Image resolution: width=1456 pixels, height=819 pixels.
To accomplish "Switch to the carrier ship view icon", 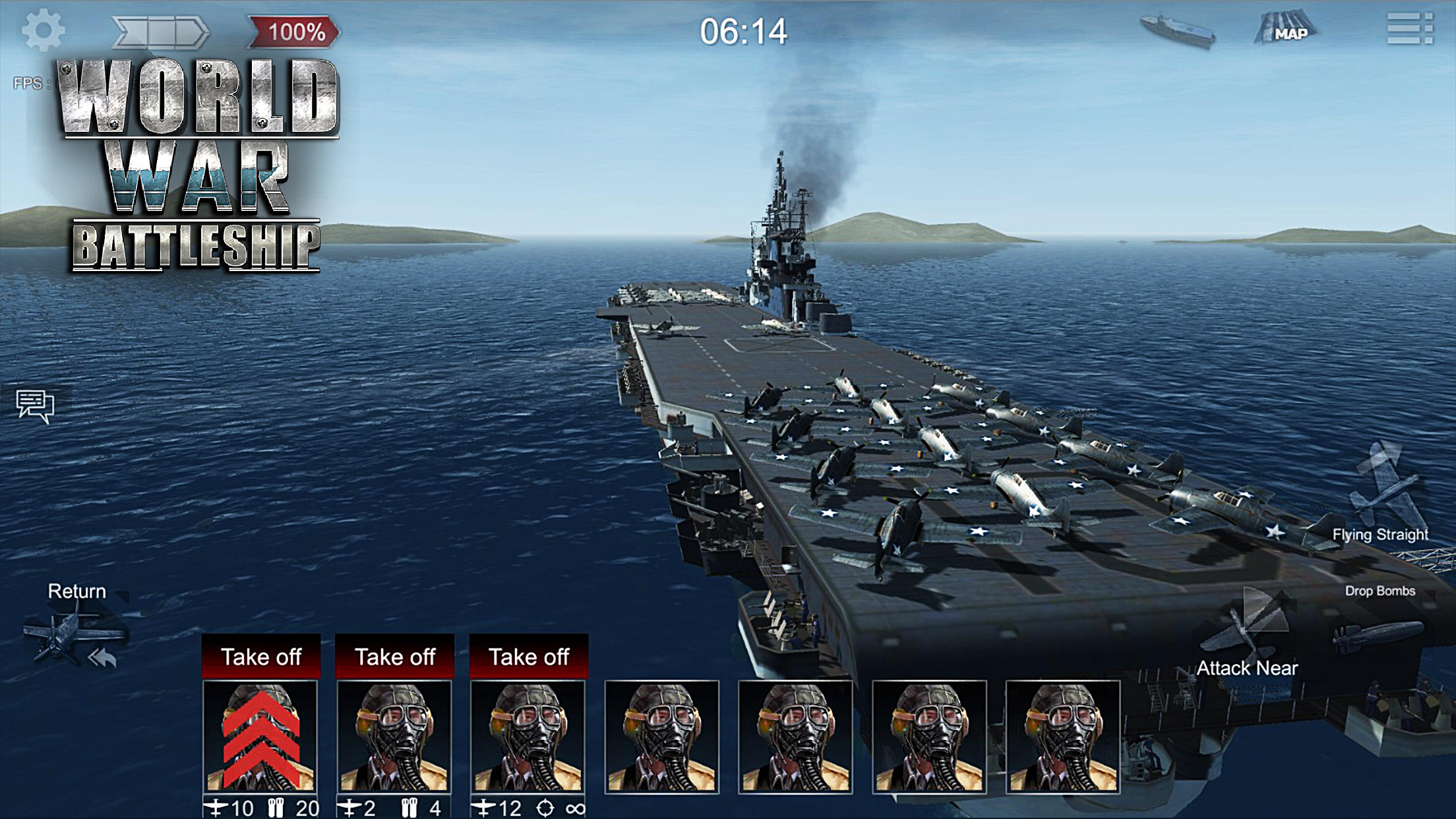I will point(1178,30).
